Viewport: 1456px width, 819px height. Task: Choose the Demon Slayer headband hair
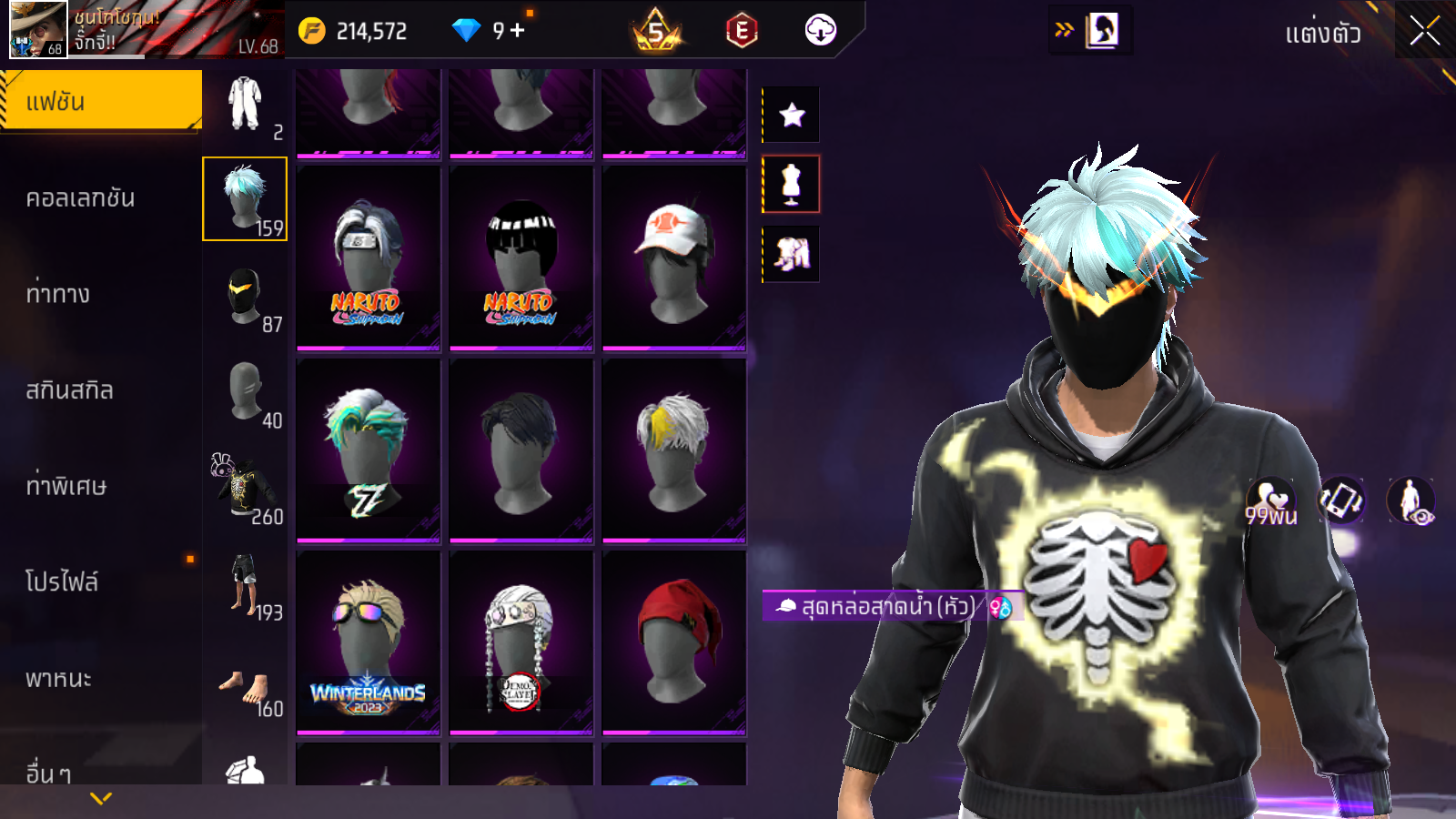pyautogui.click(x=521, y=642)
